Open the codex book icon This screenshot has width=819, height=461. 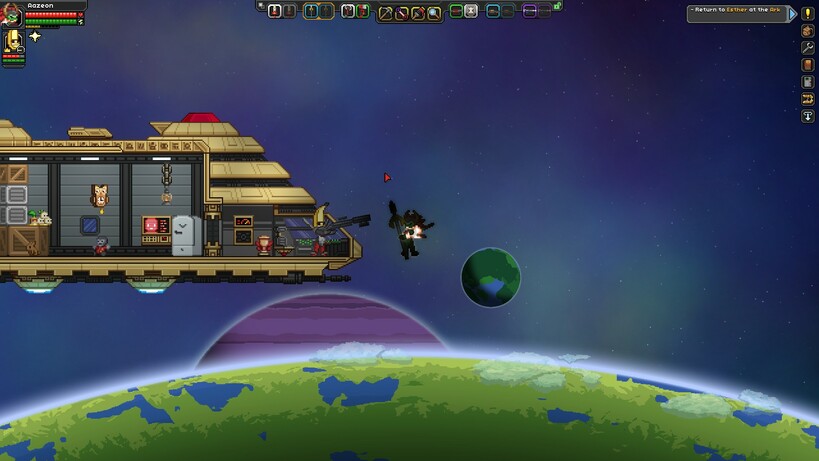pyautogui.click(x=808, y=65)
